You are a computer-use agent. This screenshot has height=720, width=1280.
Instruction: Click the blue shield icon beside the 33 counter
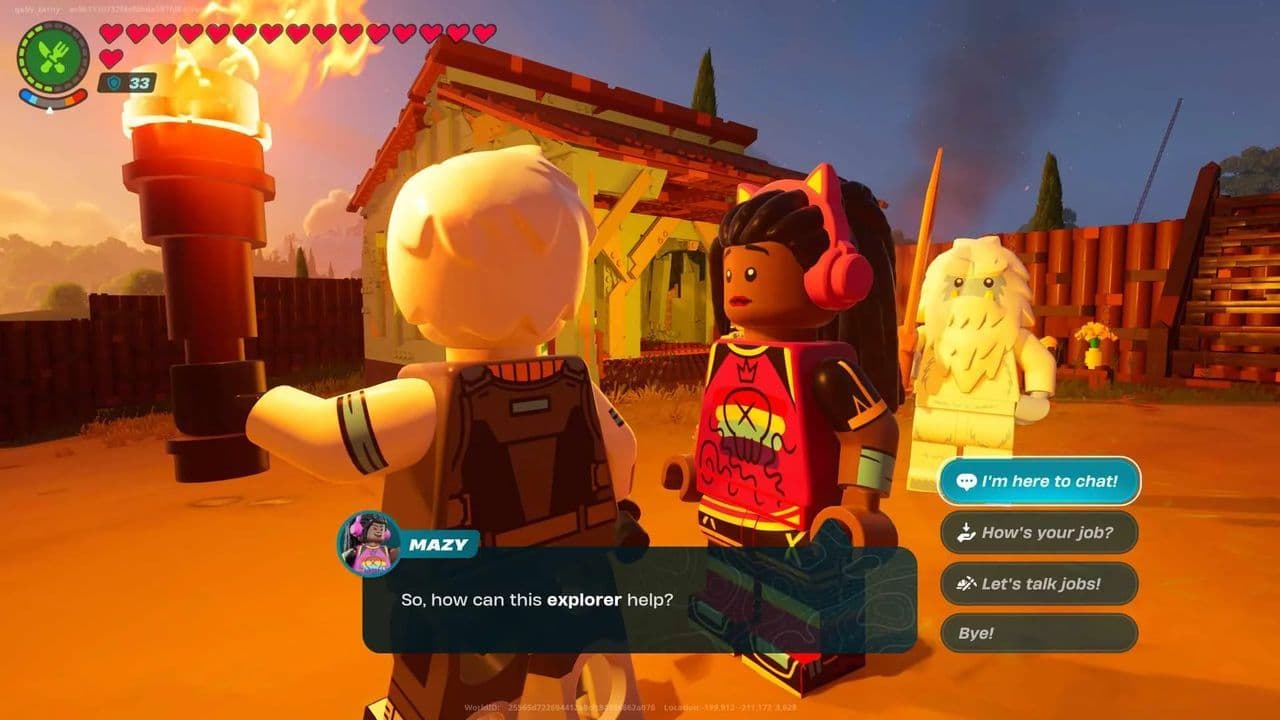[113, 84]
